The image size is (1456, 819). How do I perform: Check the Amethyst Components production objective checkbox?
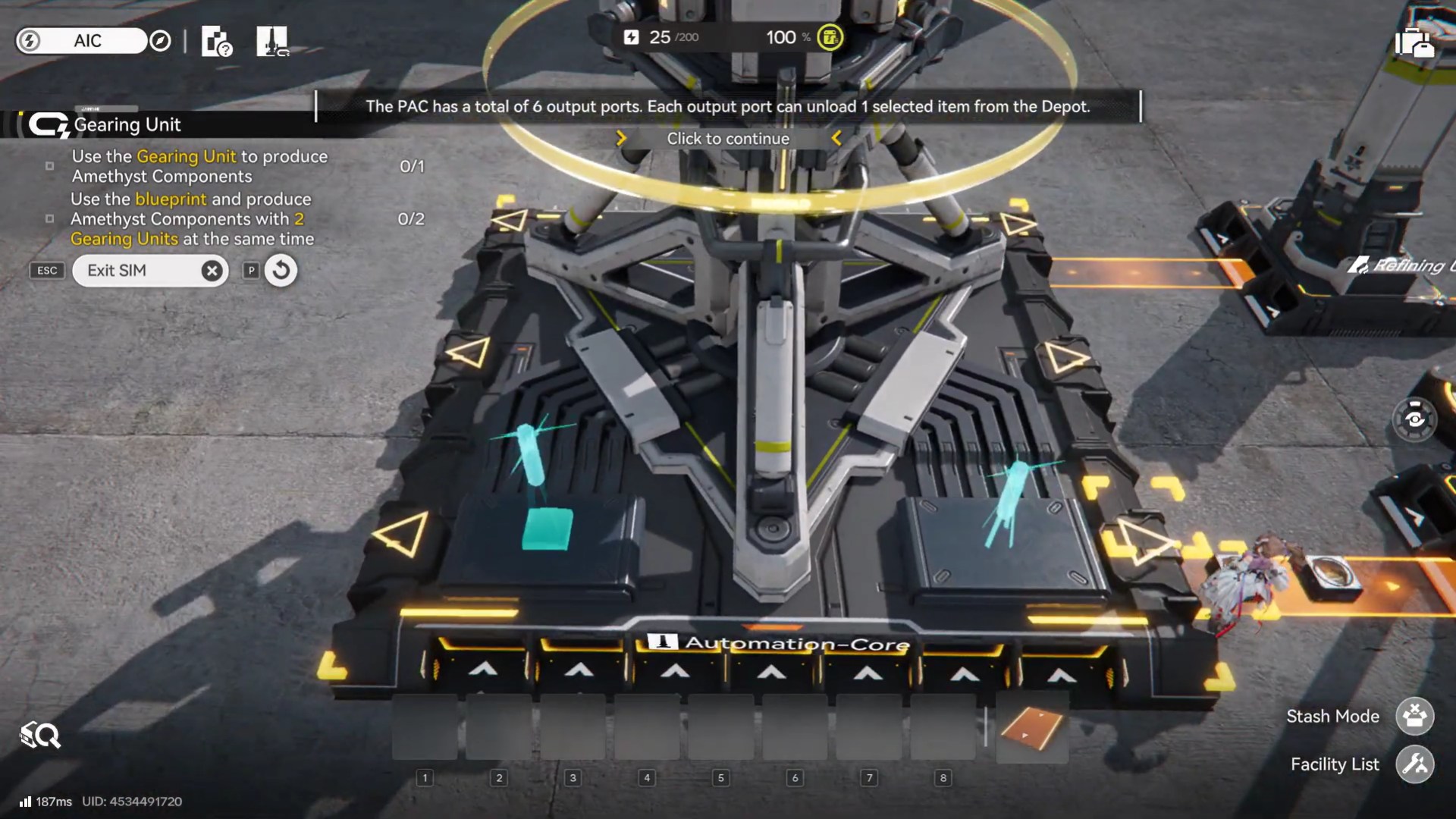tap(51, 165)
